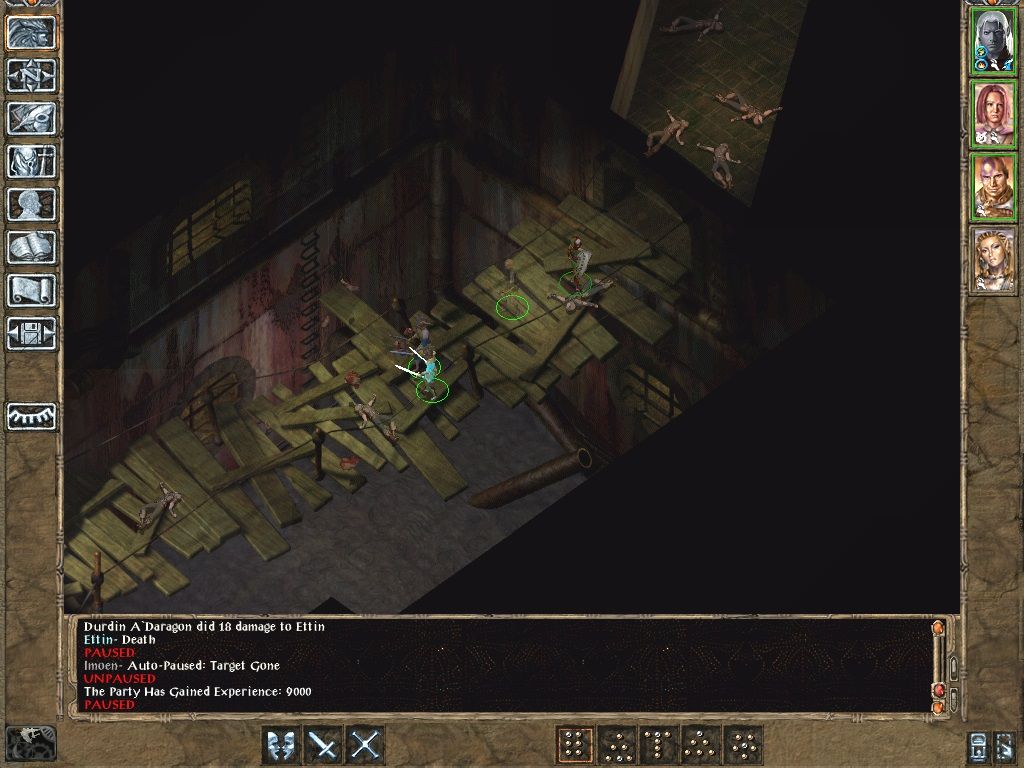Show the character record silhouette screen
The width and height of the screenshot is (1024, 768).
click(x=32, y=204)
